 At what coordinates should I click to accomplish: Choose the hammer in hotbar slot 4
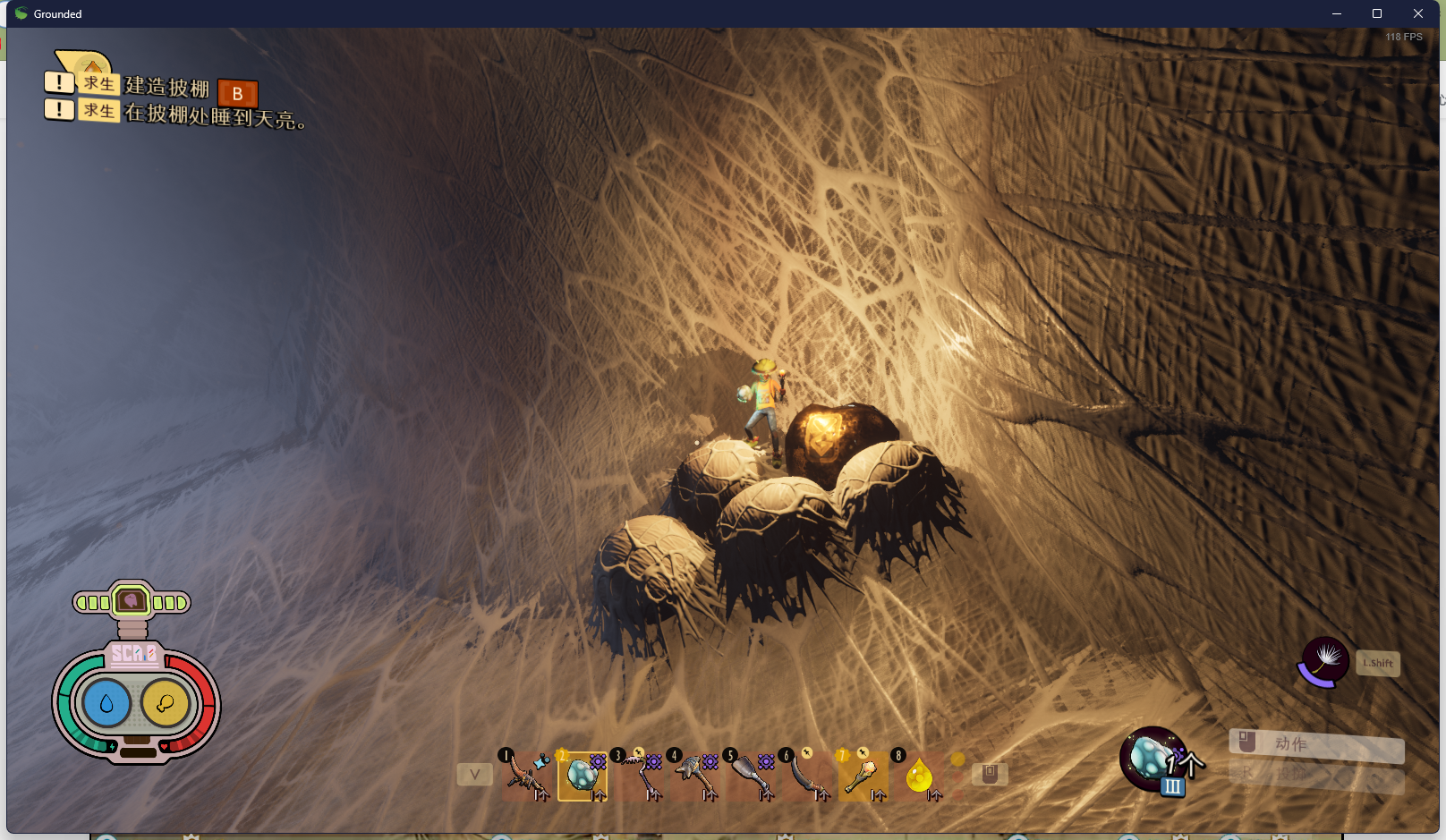(695, 775)
